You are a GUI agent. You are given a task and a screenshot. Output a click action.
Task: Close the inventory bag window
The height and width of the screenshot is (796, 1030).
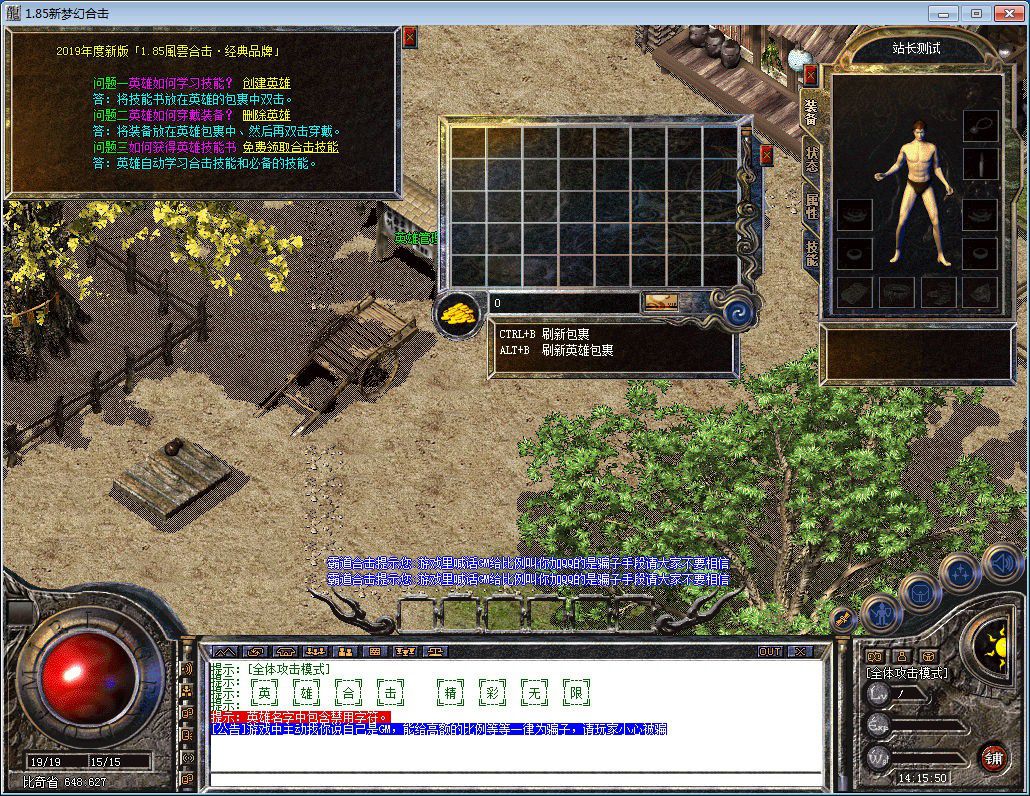(767, 155)
